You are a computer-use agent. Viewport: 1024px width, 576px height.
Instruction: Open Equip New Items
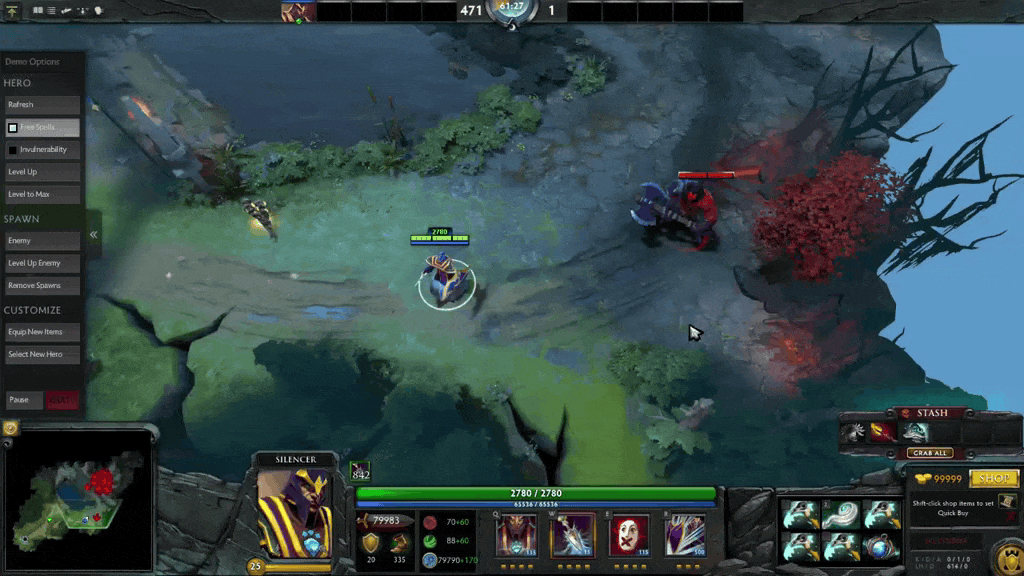(42, 332)
